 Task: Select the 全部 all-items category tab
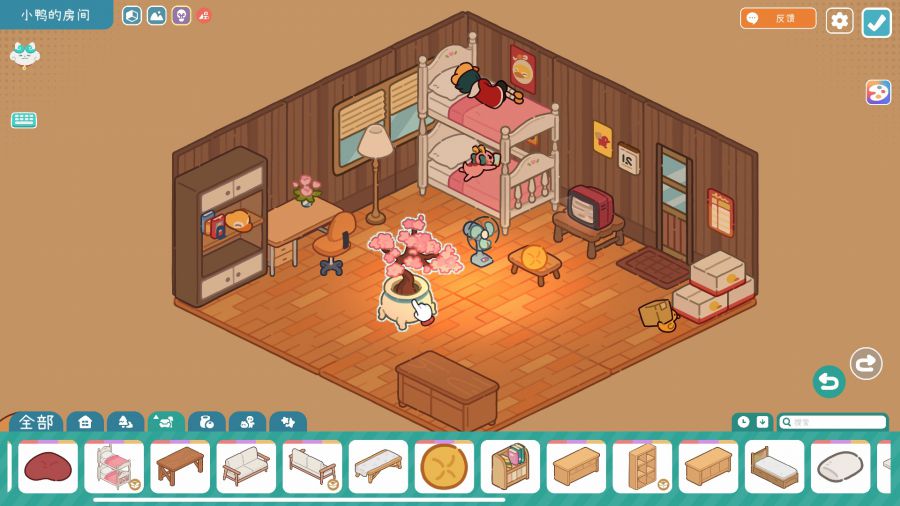pos(36,422)
